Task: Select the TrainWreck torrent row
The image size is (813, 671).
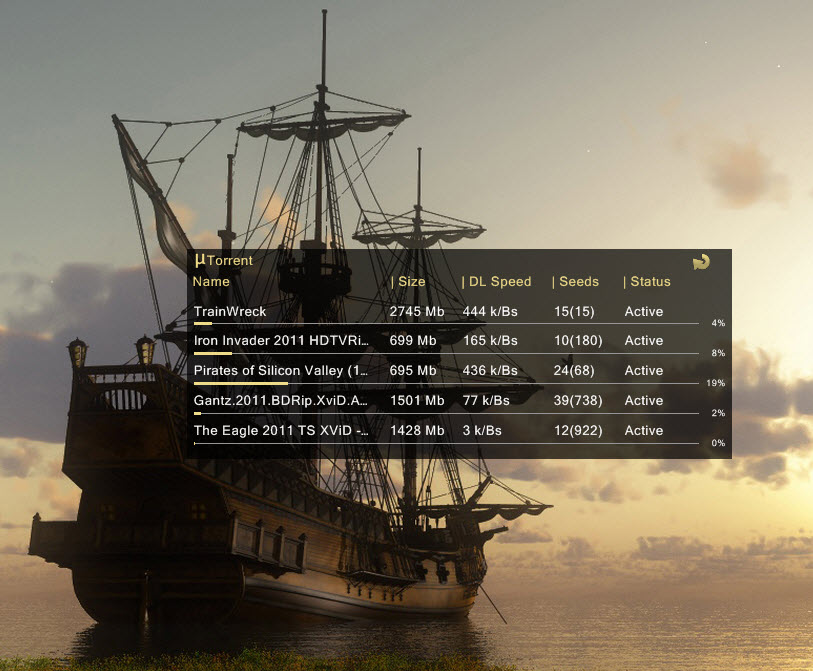Action: [230, 312]
